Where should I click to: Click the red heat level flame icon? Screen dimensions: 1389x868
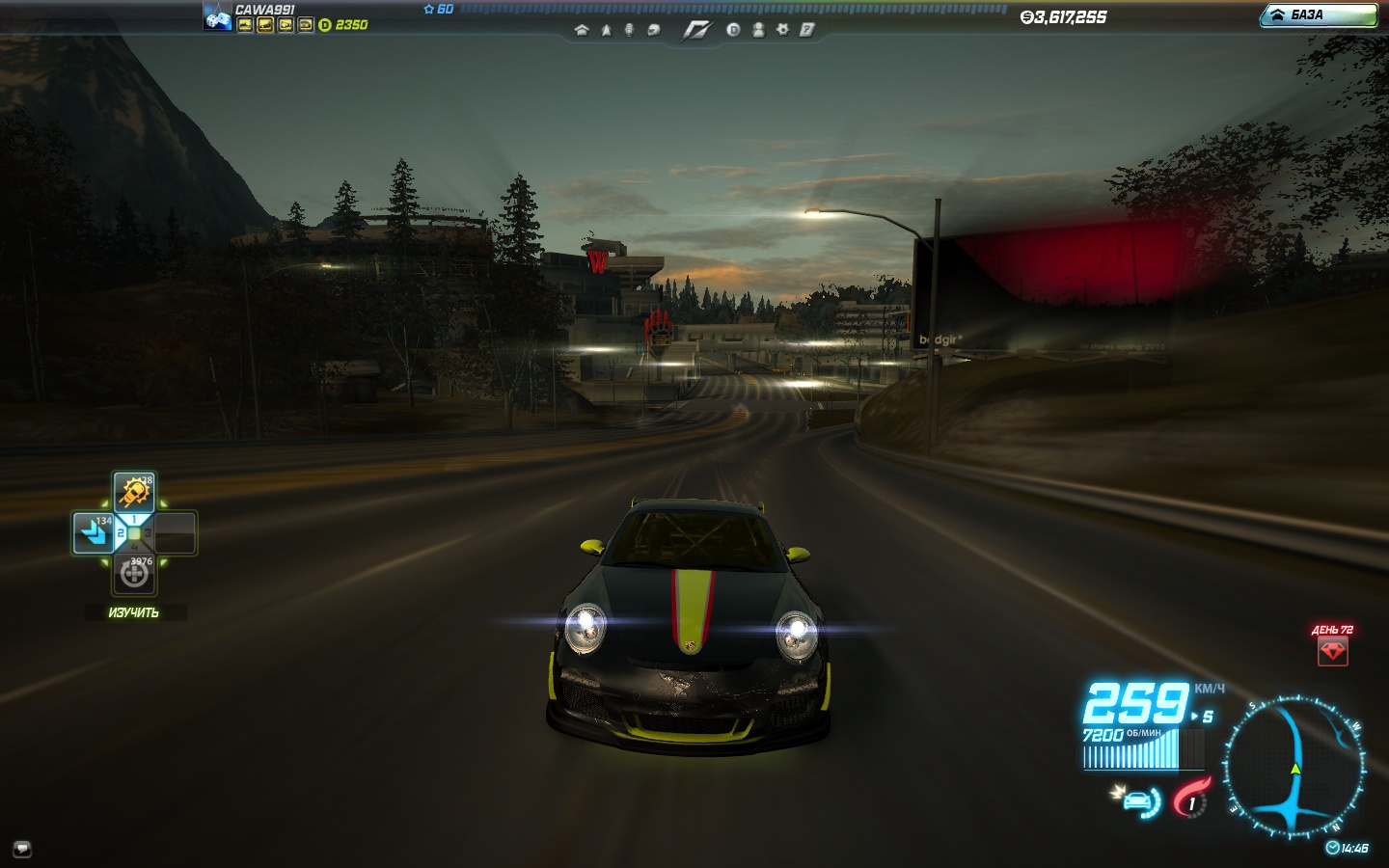[x=1191, y=799]
